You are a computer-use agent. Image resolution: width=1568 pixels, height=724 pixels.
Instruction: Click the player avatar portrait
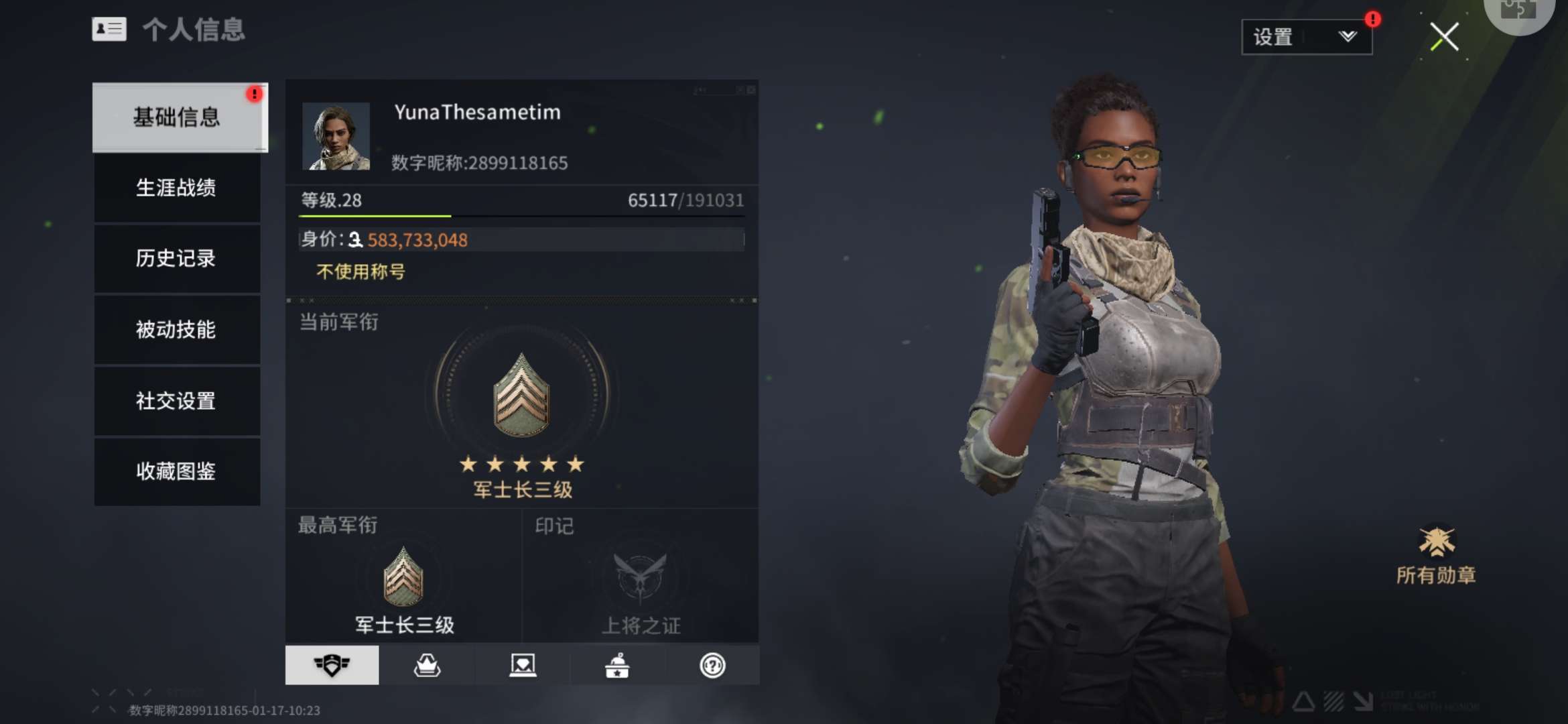pyautogui.click(x=336, y=136)
